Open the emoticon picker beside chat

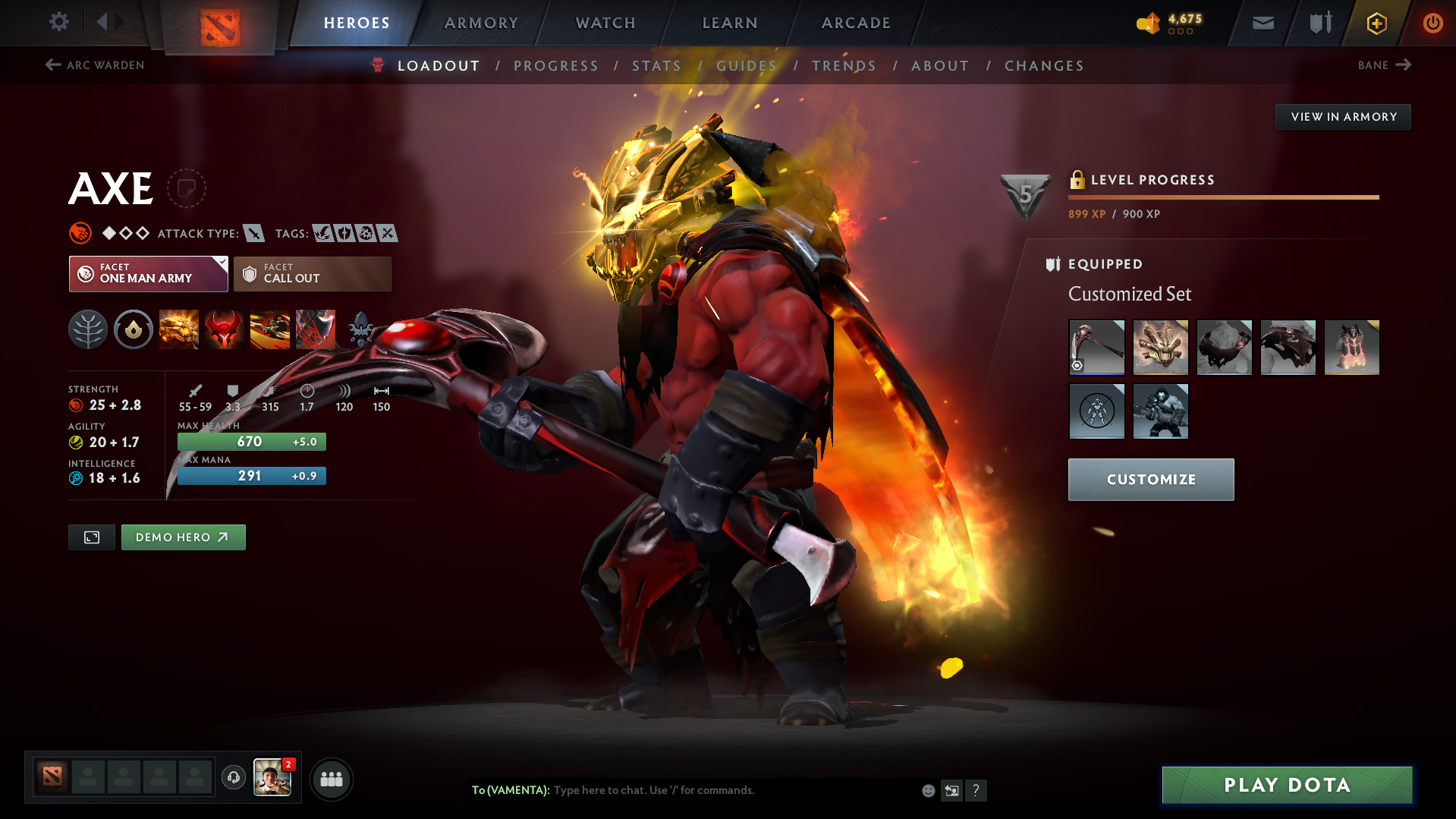coord(927,790)
